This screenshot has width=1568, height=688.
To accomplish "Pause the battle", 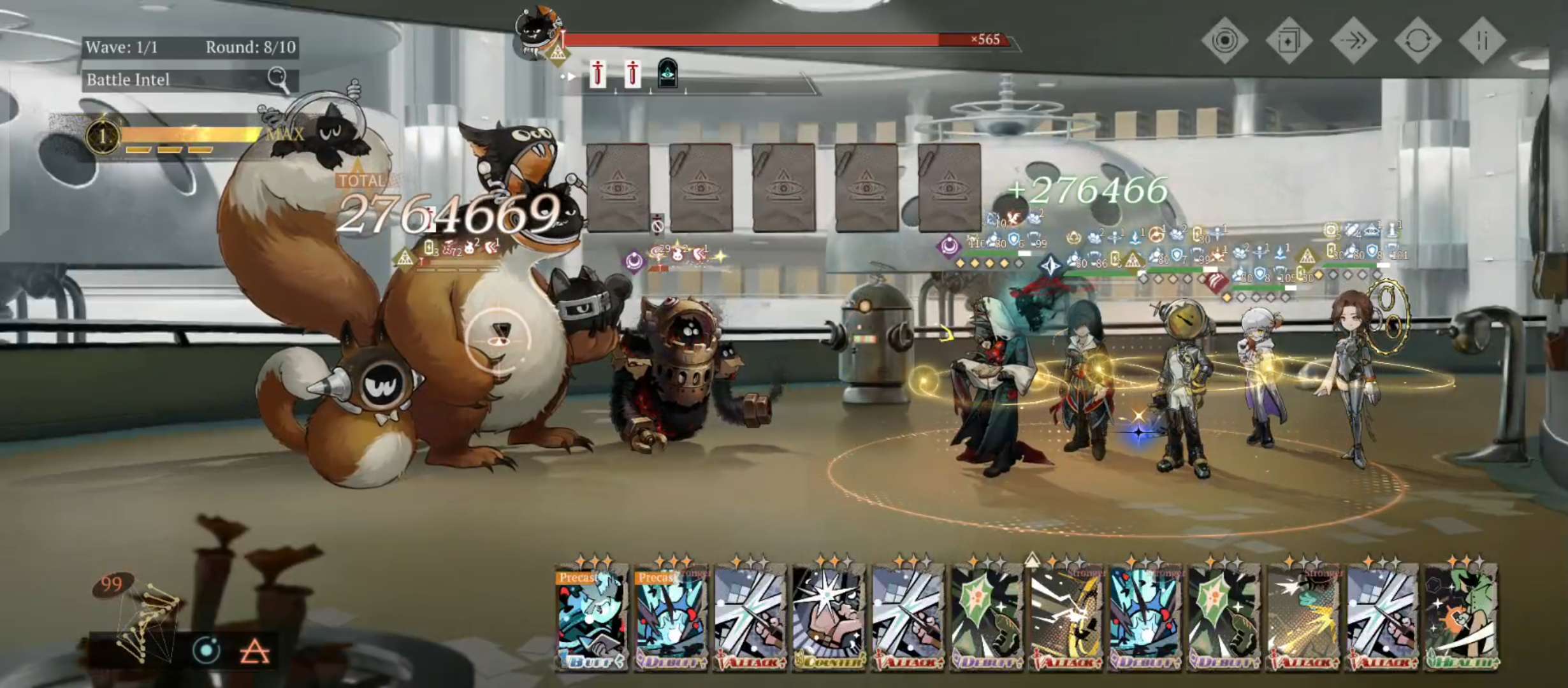I will 1482,41.
